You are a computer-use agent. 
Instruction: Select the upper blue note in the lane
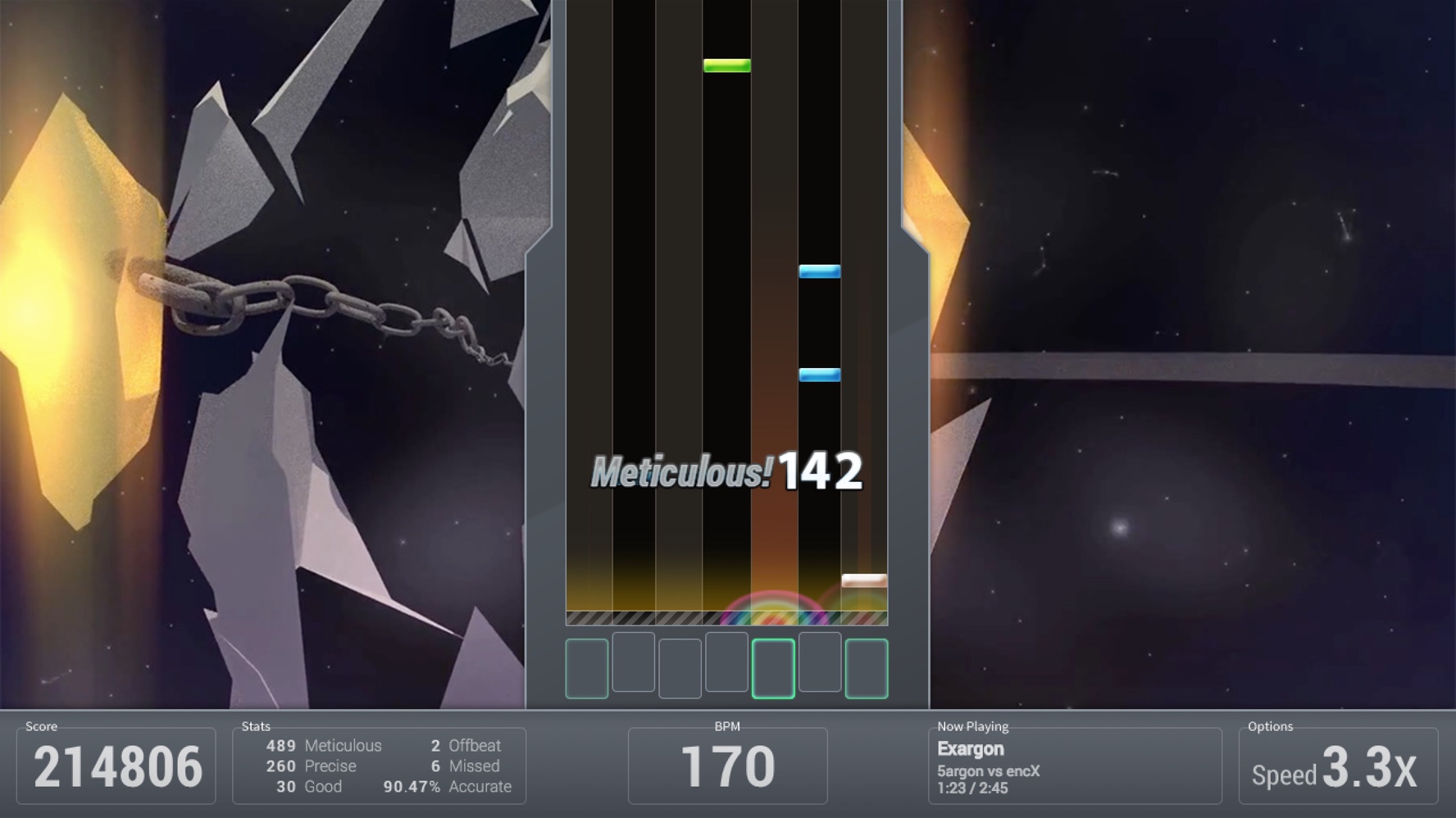[819, 270]
